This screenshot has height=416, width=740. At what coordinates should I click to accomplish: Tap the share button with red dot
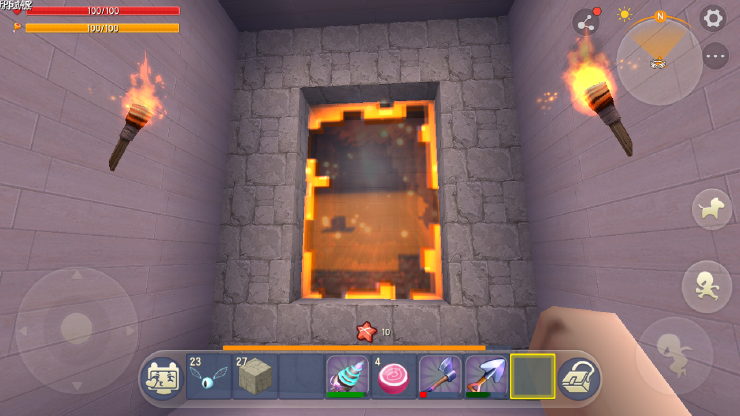[586, 22]
